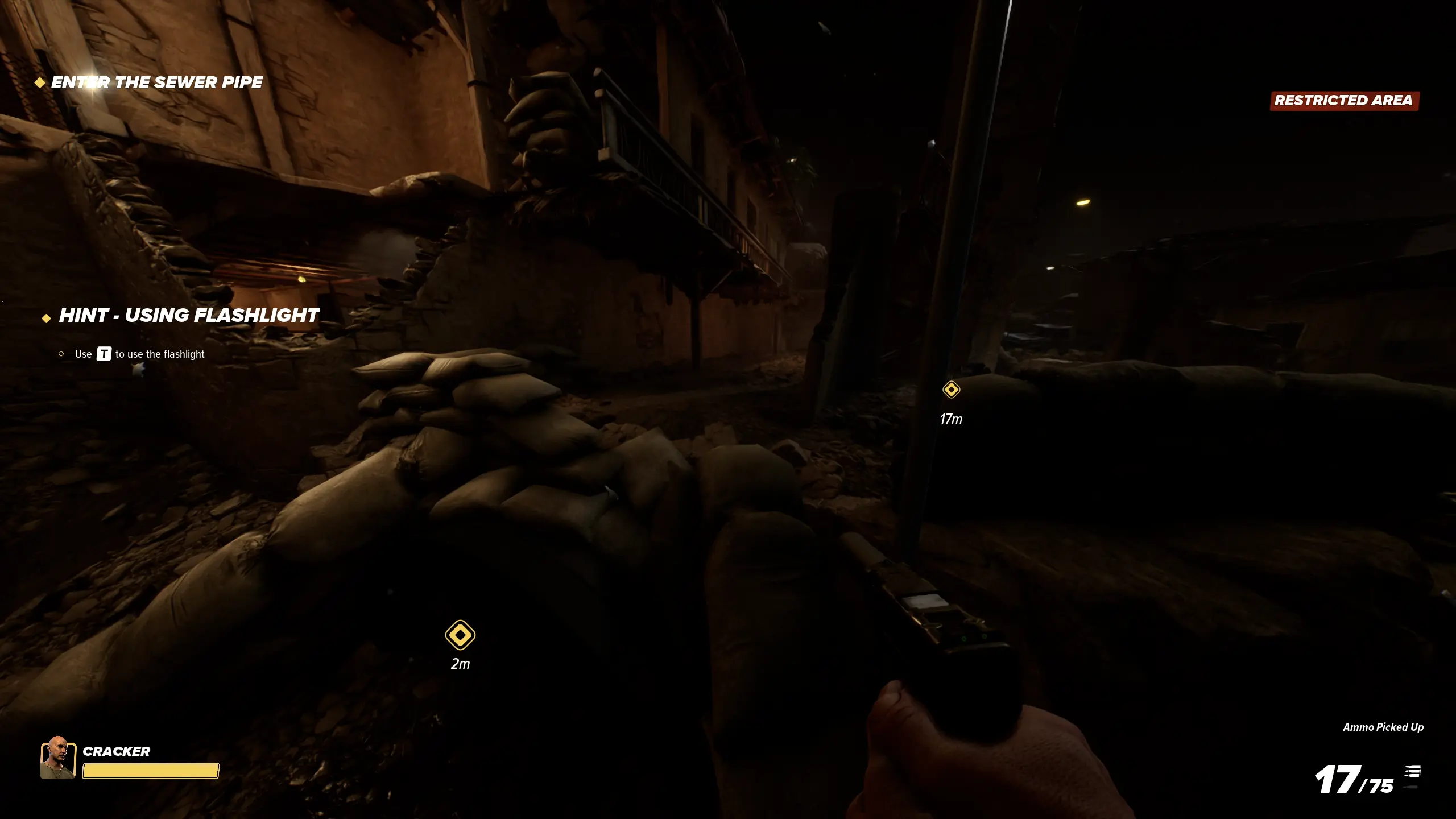Screen dimensions: 1456x819
Task: Click the Restricted Area warning label
Action: 1344,101
